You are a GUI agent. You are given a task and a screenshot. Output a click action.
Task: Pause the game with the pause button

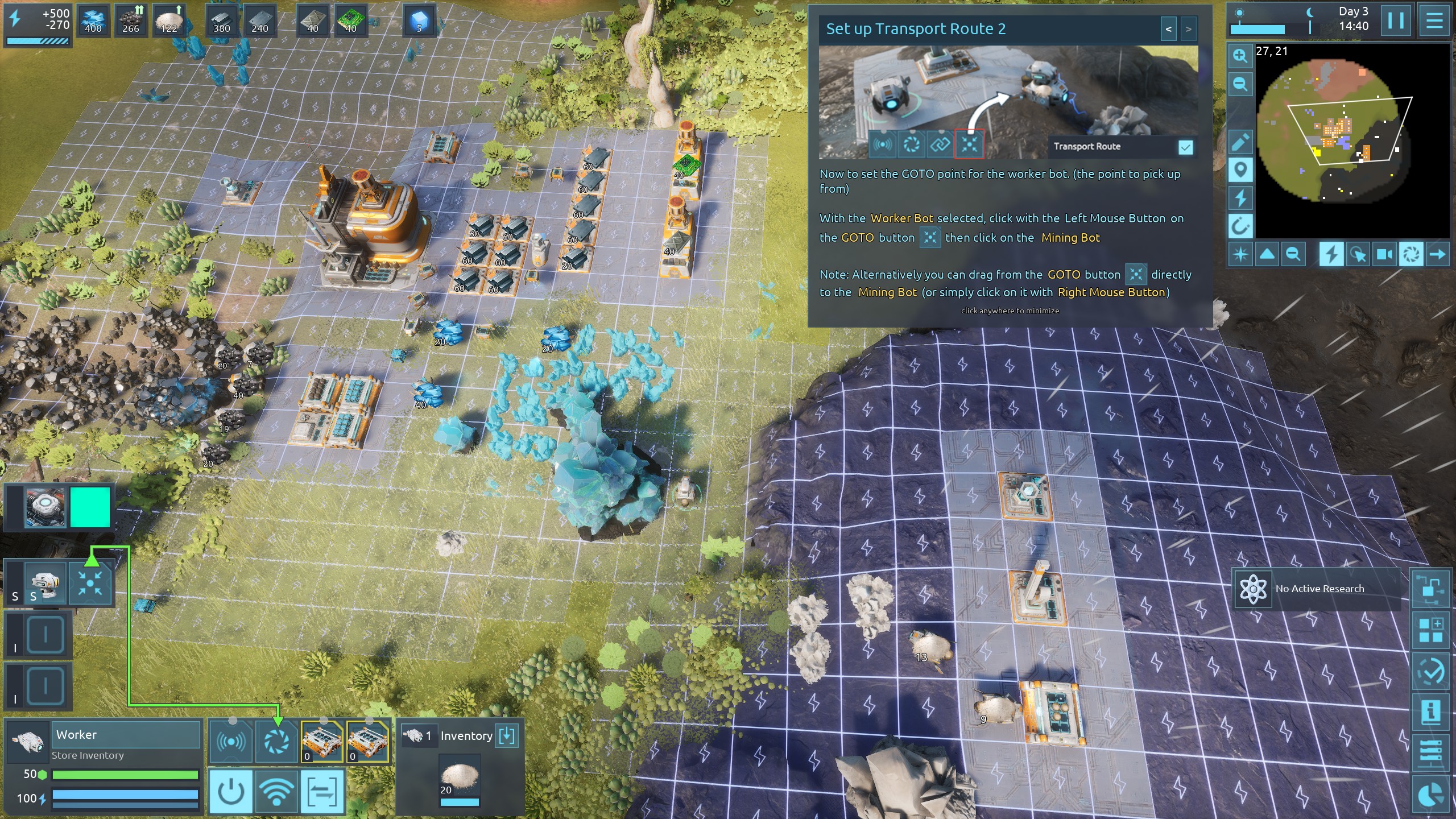1396,21
